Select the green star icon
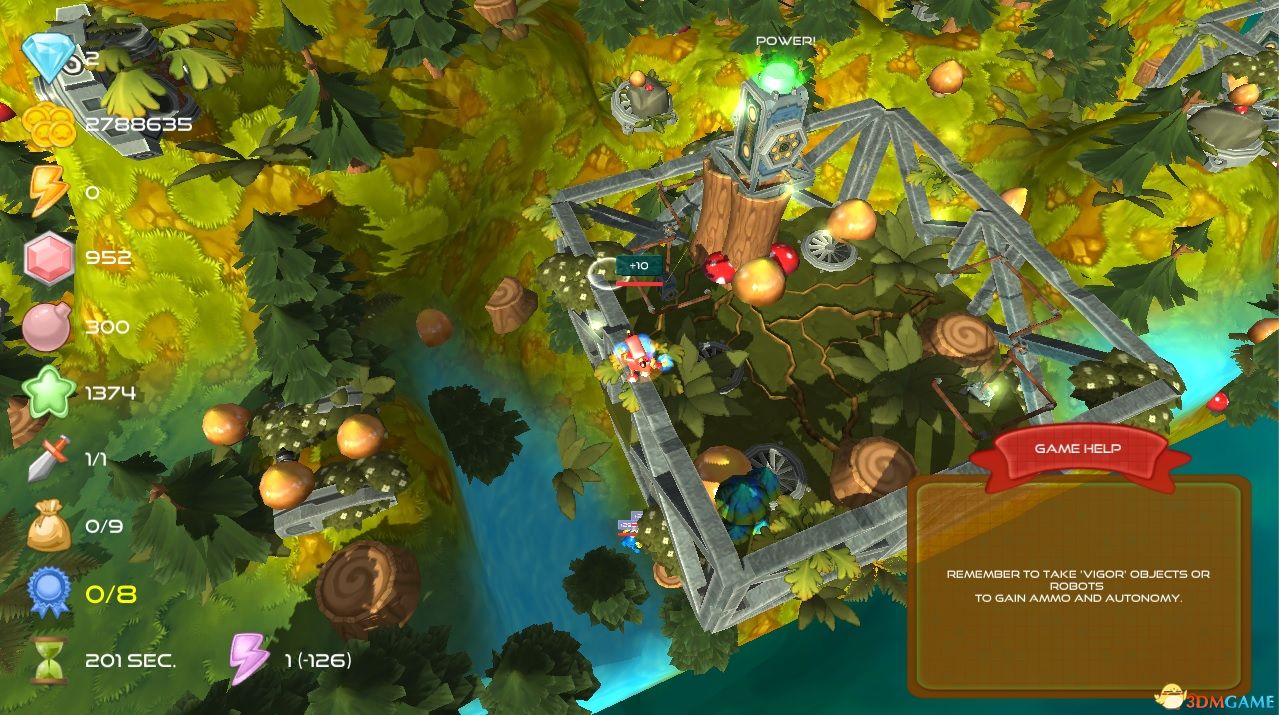Viewport: 1279px width, 715px height. [x=50, y=393]
